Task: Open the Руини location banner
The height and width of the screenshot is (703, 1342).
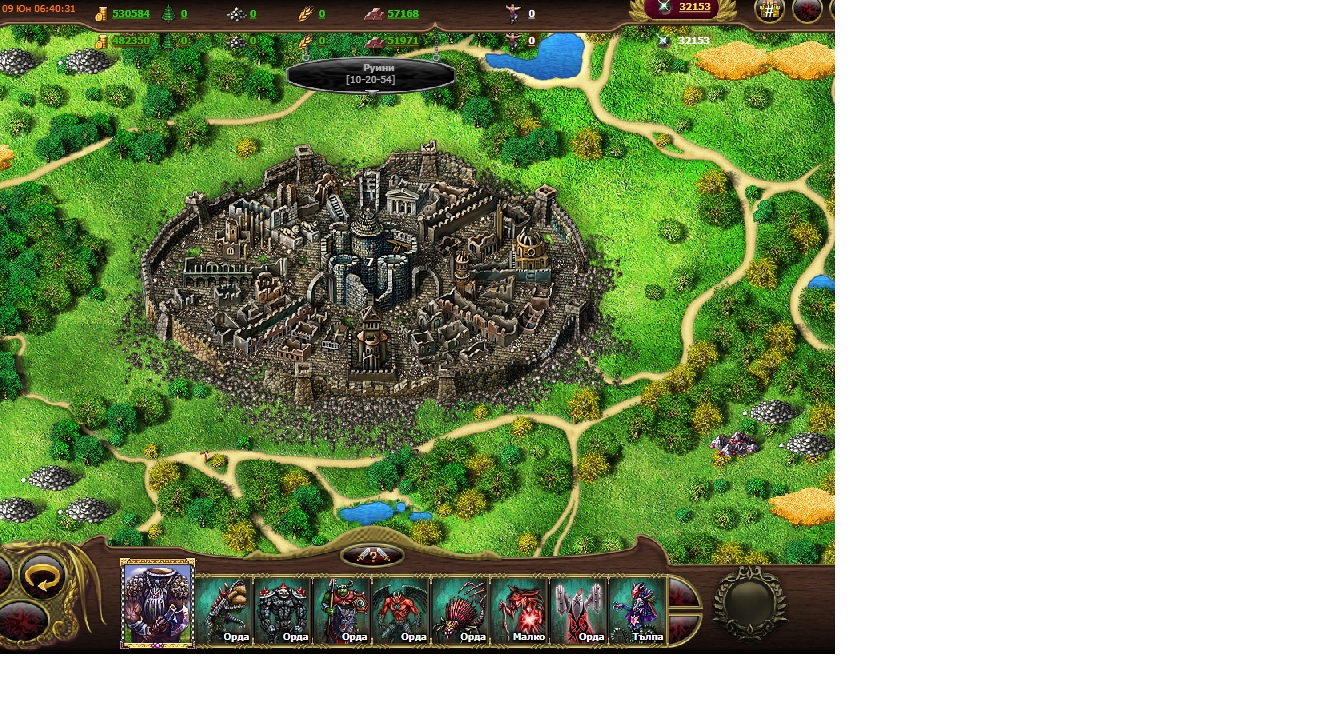Action: pos(371,74)
